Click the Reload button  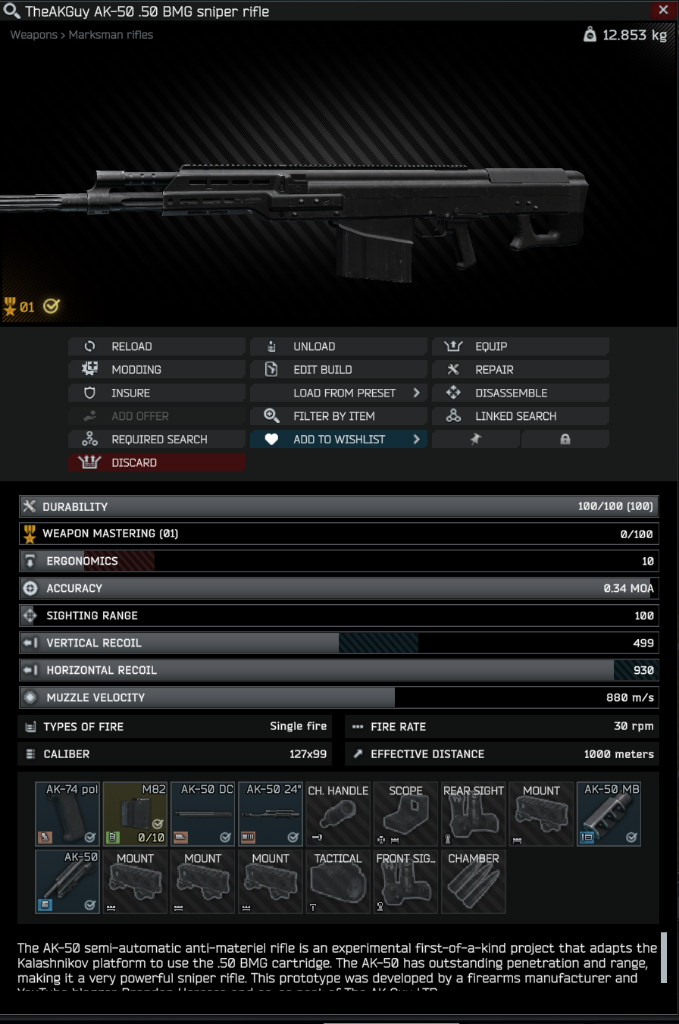pyautogui.click(x=156, y=347)
